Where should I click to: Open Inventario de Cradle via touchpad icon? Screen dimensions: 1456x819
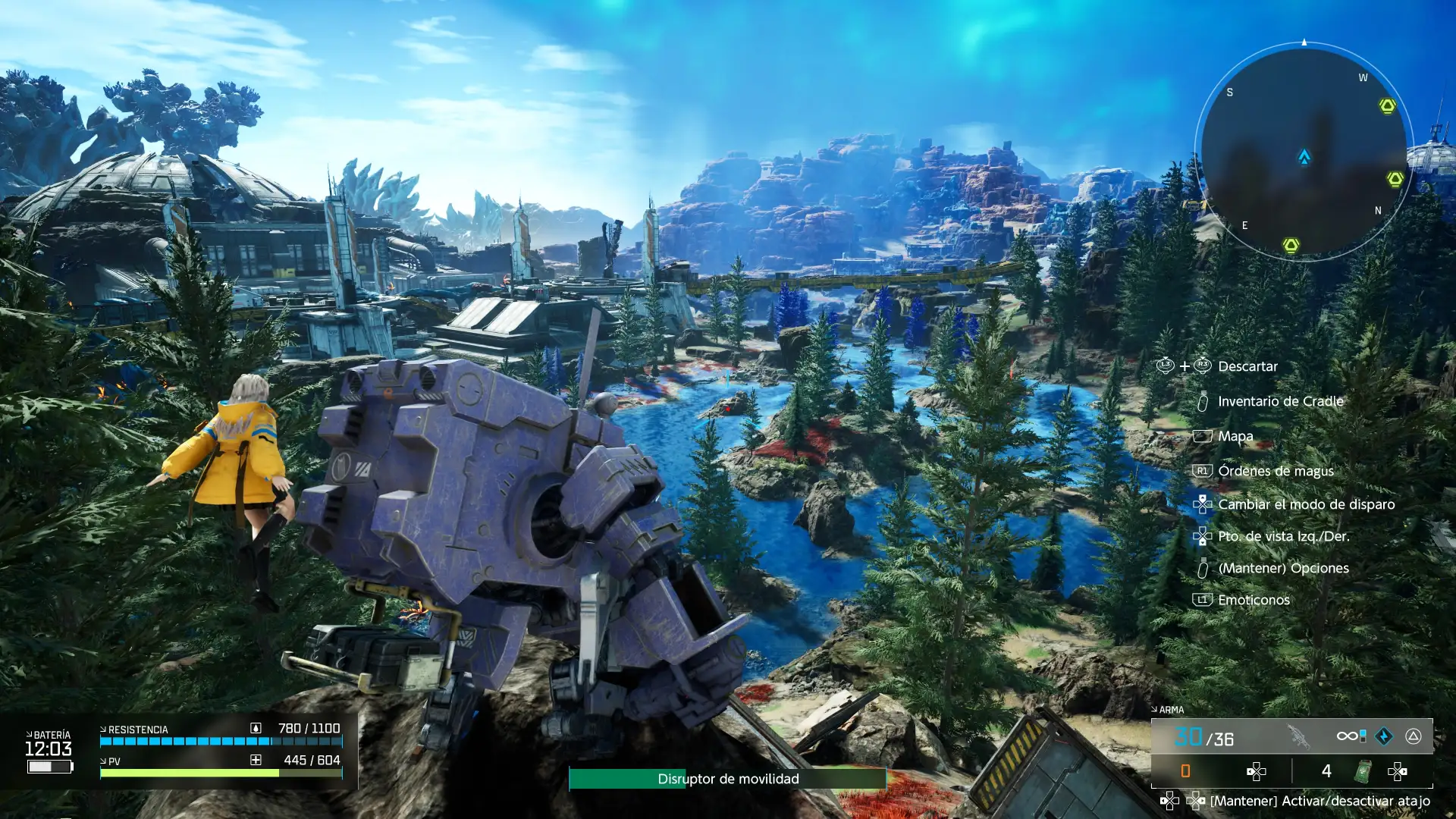tap(1204, 402)
